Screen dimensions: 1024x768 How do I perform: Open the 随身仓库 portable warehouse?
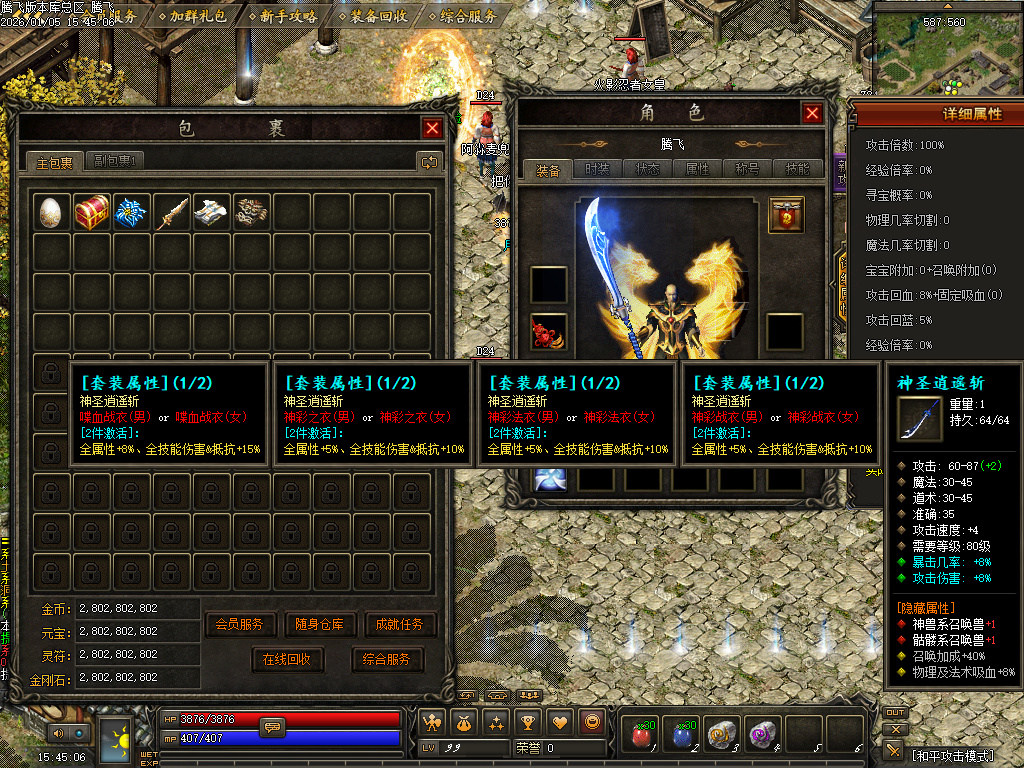pos(320,625)
